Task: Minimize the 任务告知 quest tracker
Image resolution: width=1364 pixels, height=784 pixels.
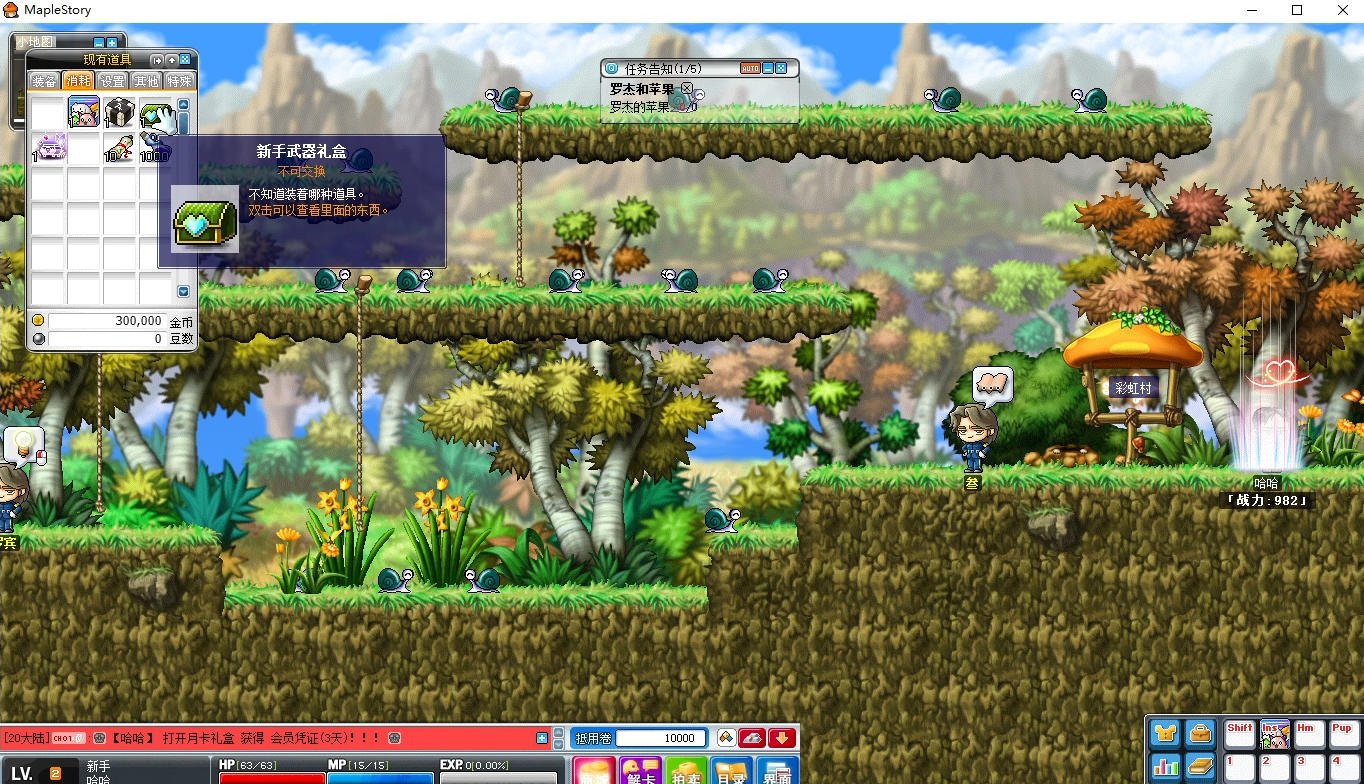Action: pyautogui.click(x=767, y=68)
